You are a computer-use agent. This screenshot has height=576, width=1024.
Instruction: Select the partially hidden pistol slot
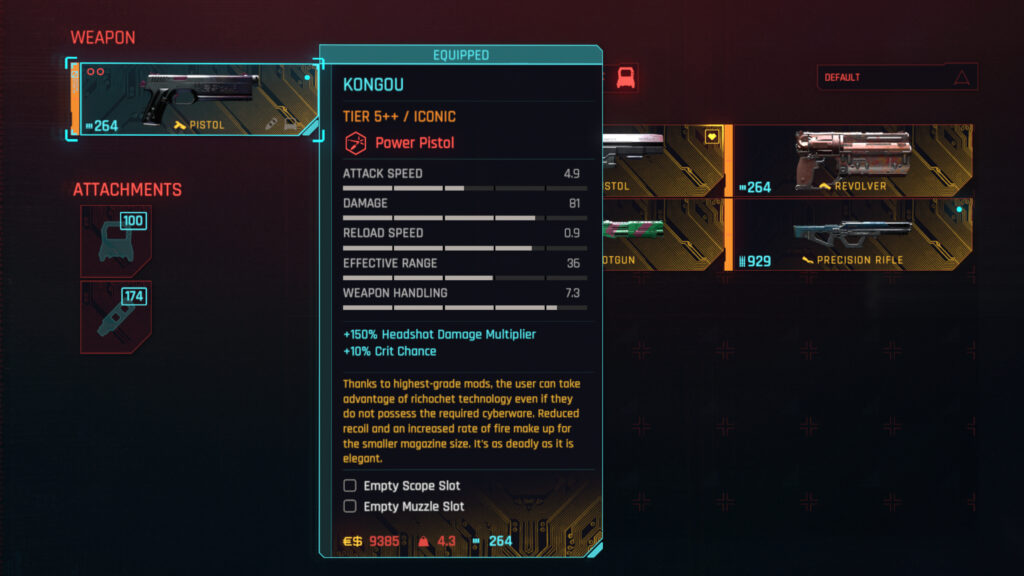662,160
